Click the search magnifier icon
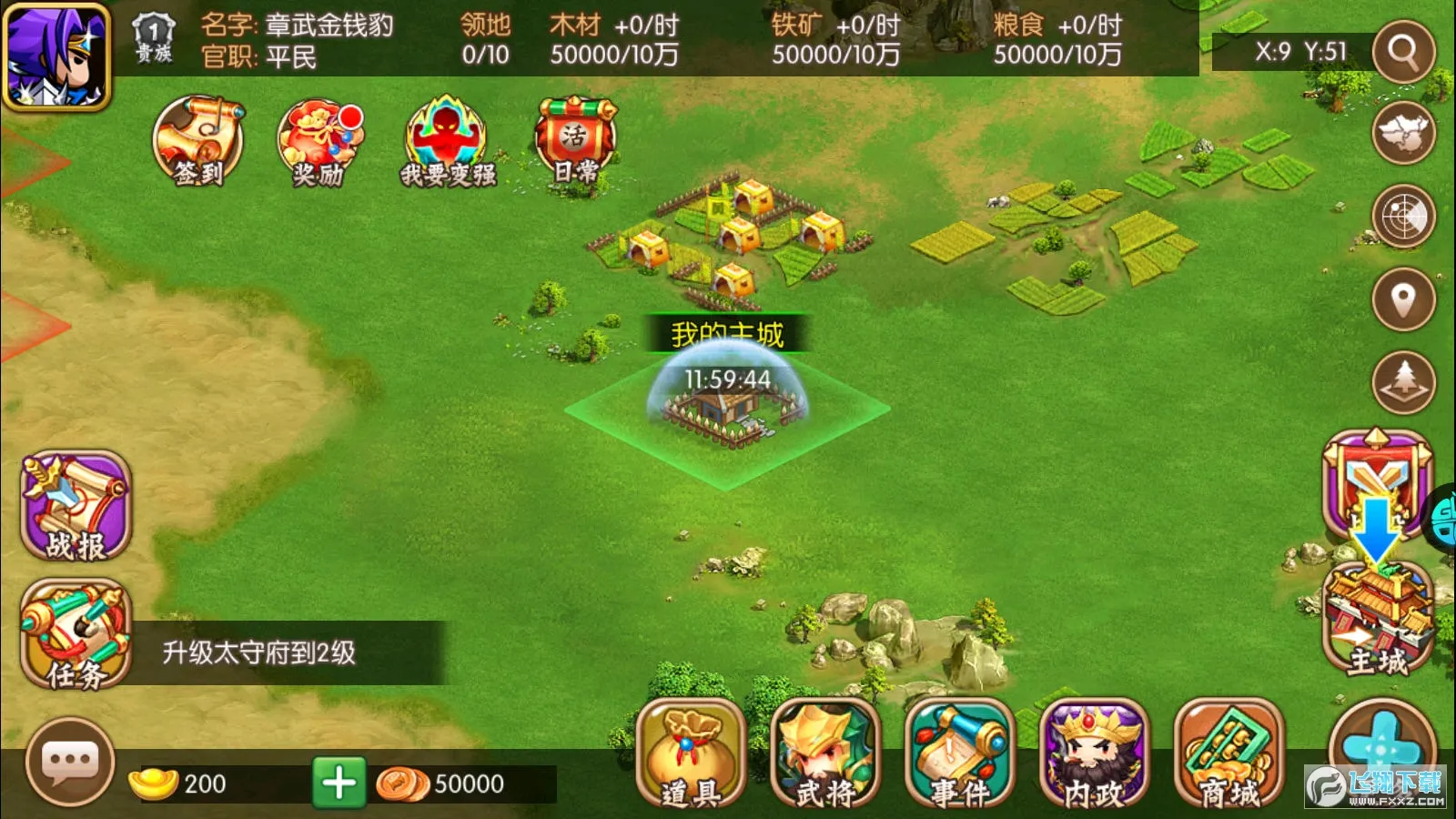 pos(1402,51)
